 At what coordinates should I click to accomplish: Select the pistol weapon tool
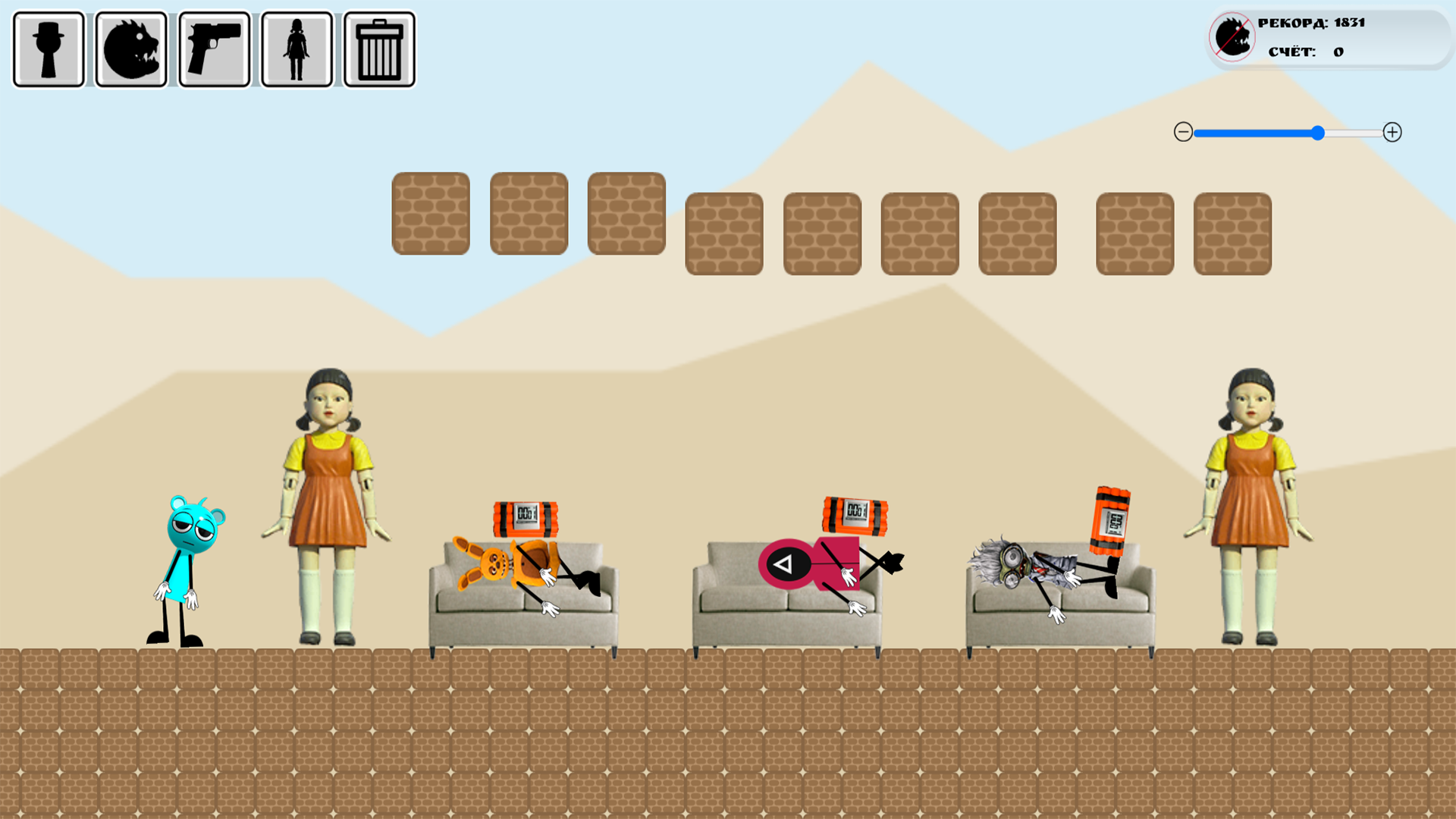click(213, 47)
